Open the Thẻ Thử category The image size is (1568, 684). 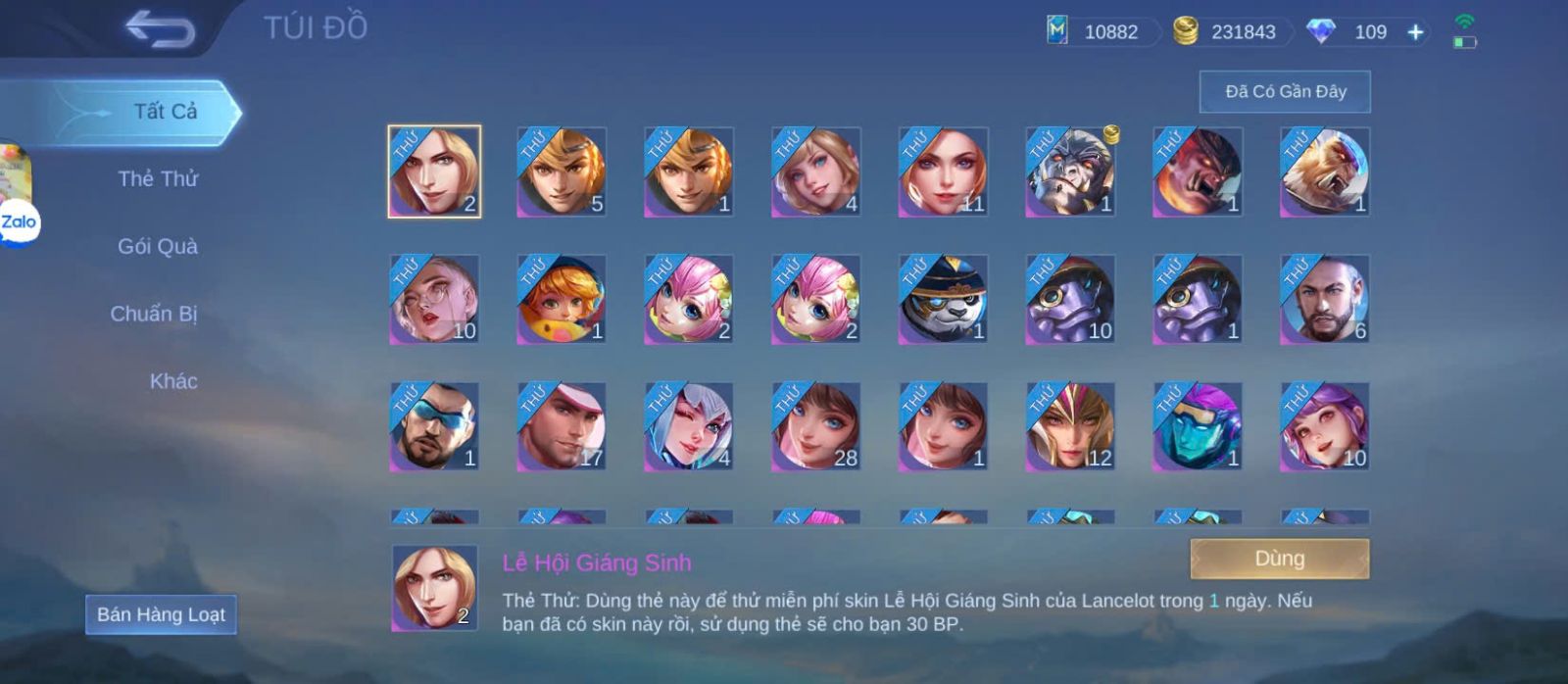tap(158, 179)
